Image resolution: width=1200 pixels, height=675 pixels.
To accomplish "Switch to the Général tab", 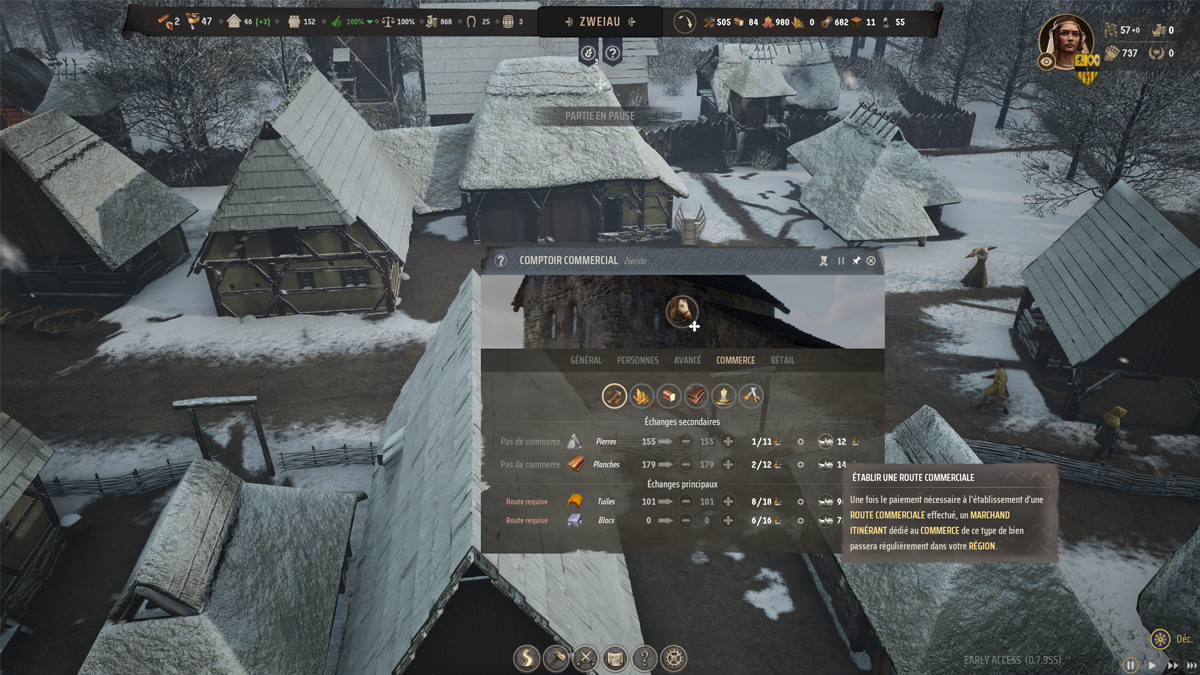I will pos(586,360).
